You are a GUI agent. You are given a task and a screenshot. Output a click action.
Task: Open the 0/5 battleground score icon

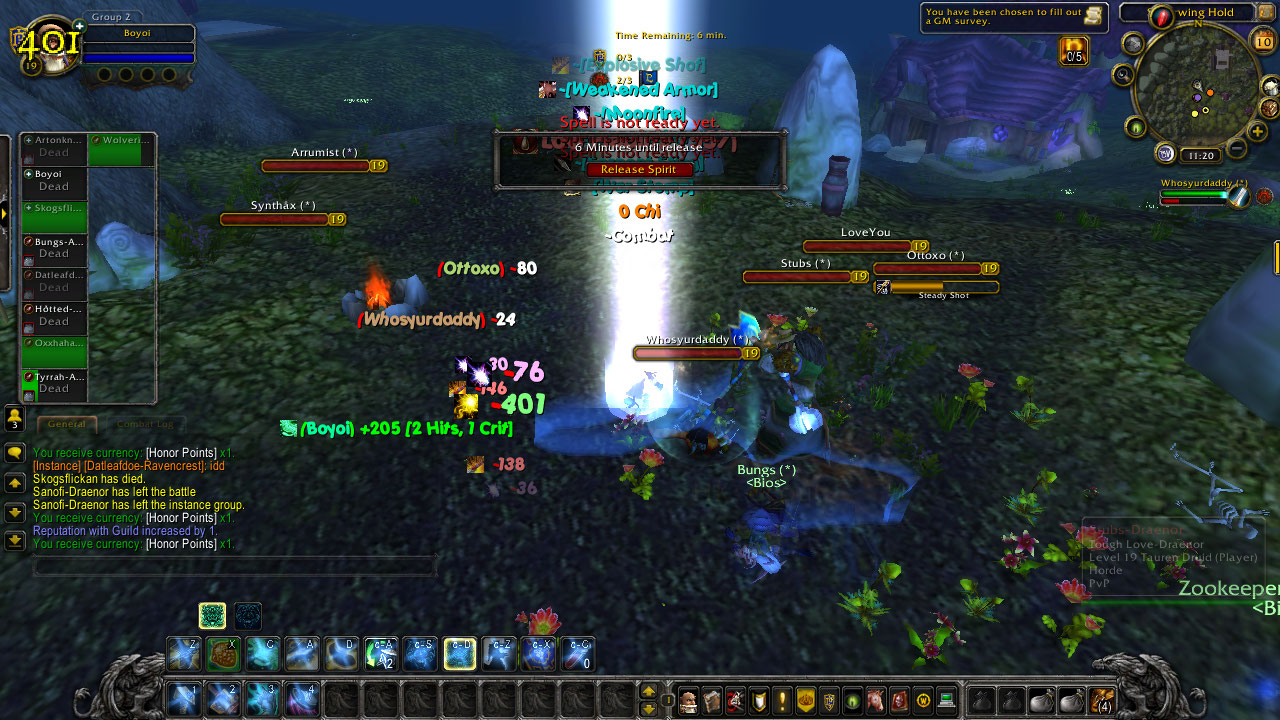tap(1074, 51)
